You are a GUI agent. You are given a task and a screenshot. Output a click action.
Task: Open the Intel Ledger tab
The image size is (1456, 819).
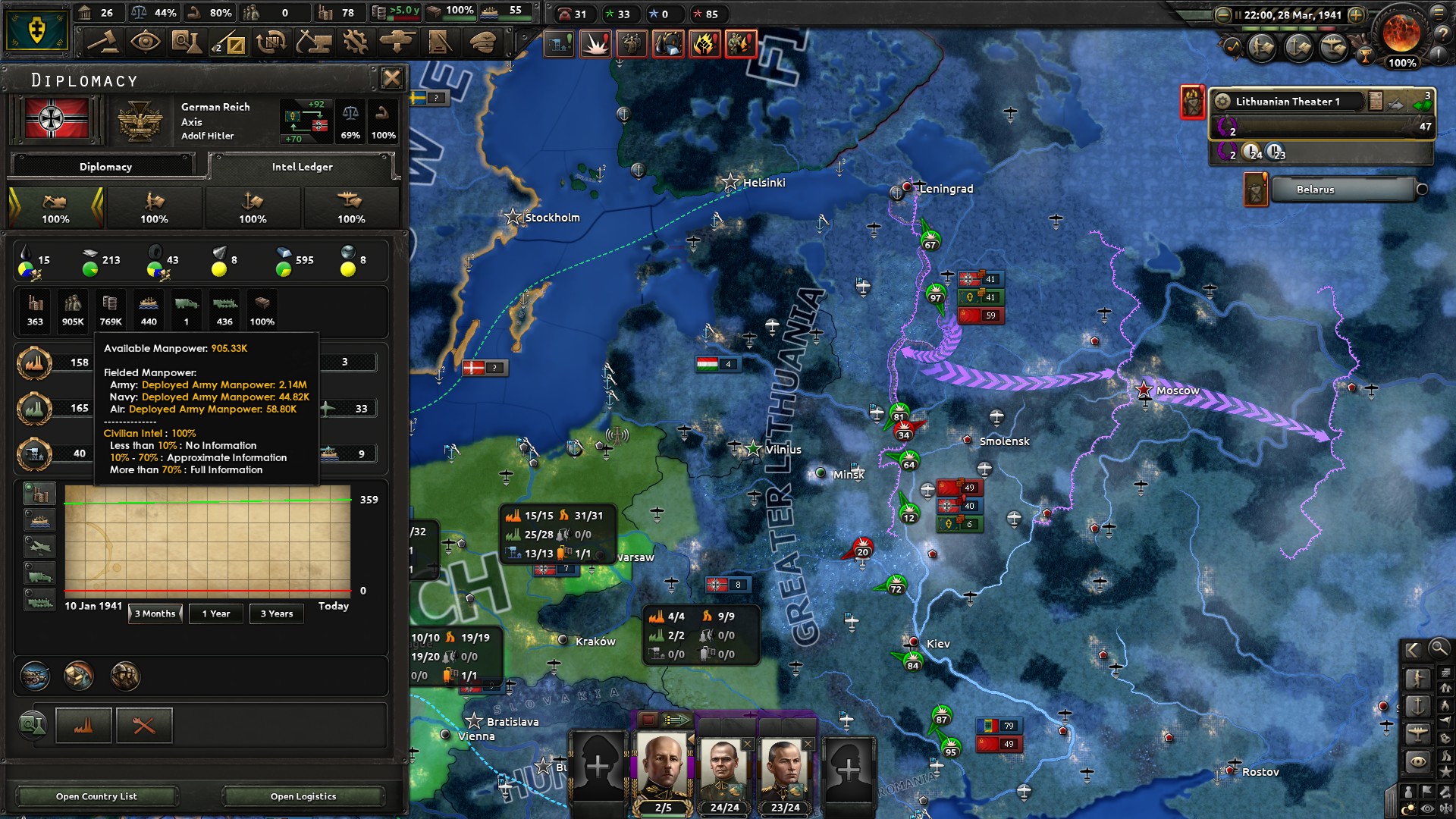click(302, 166)
